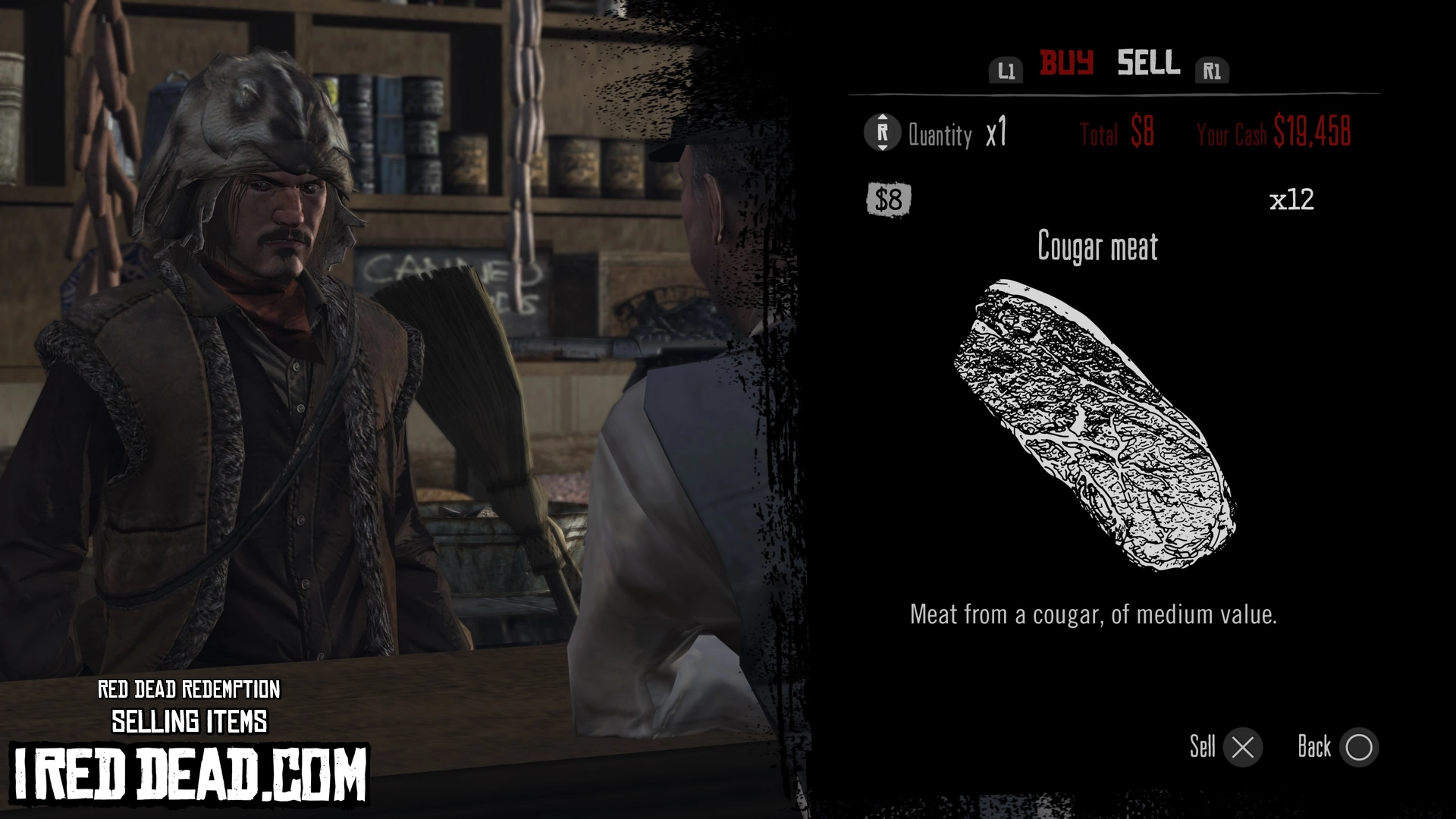
Task: Go Back from the shop menu
Action: [1358, 748]
